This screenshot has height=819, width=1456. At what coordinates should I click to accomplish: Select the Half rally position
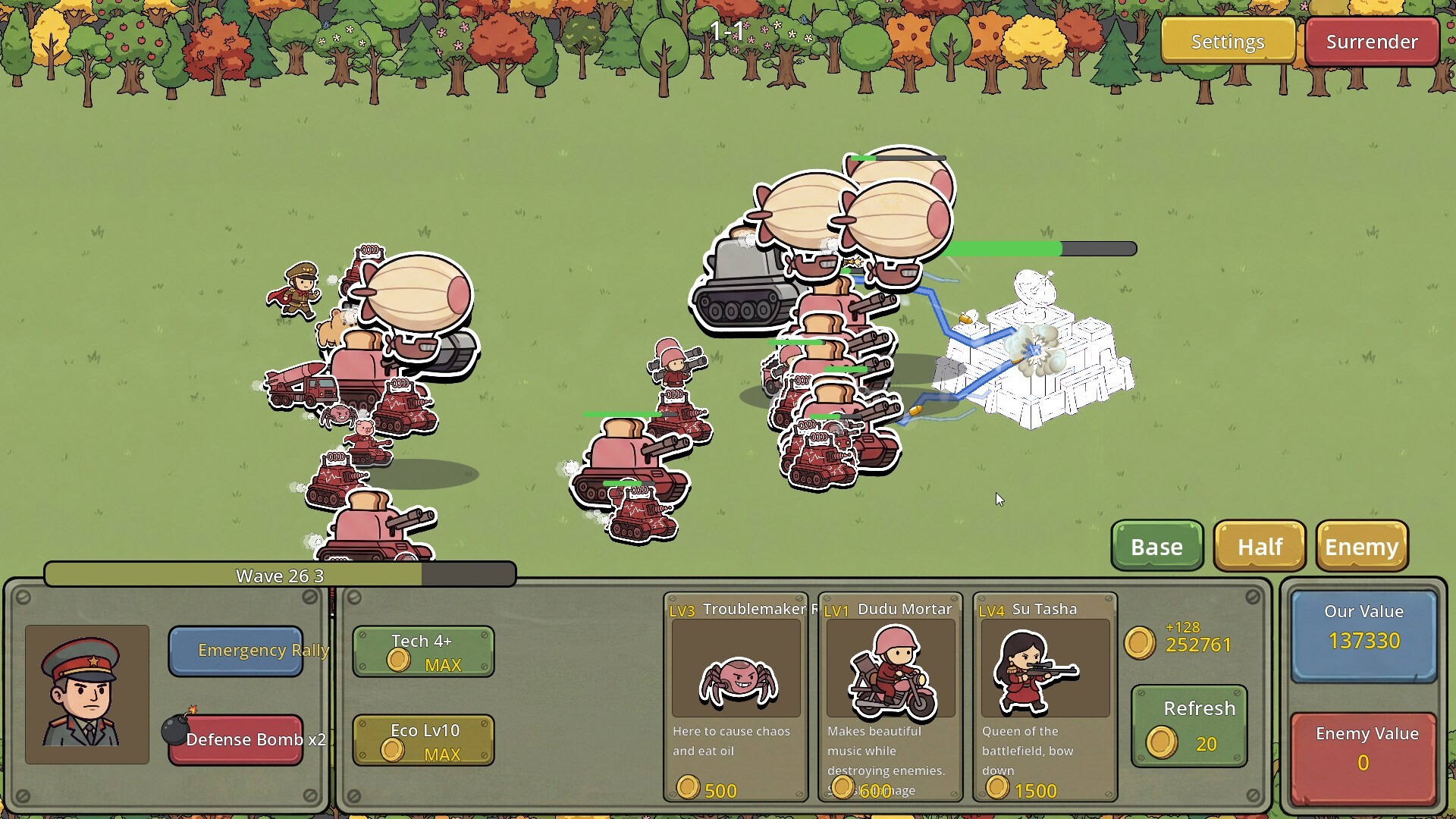pyautogui.click(x=1260, y=546)
